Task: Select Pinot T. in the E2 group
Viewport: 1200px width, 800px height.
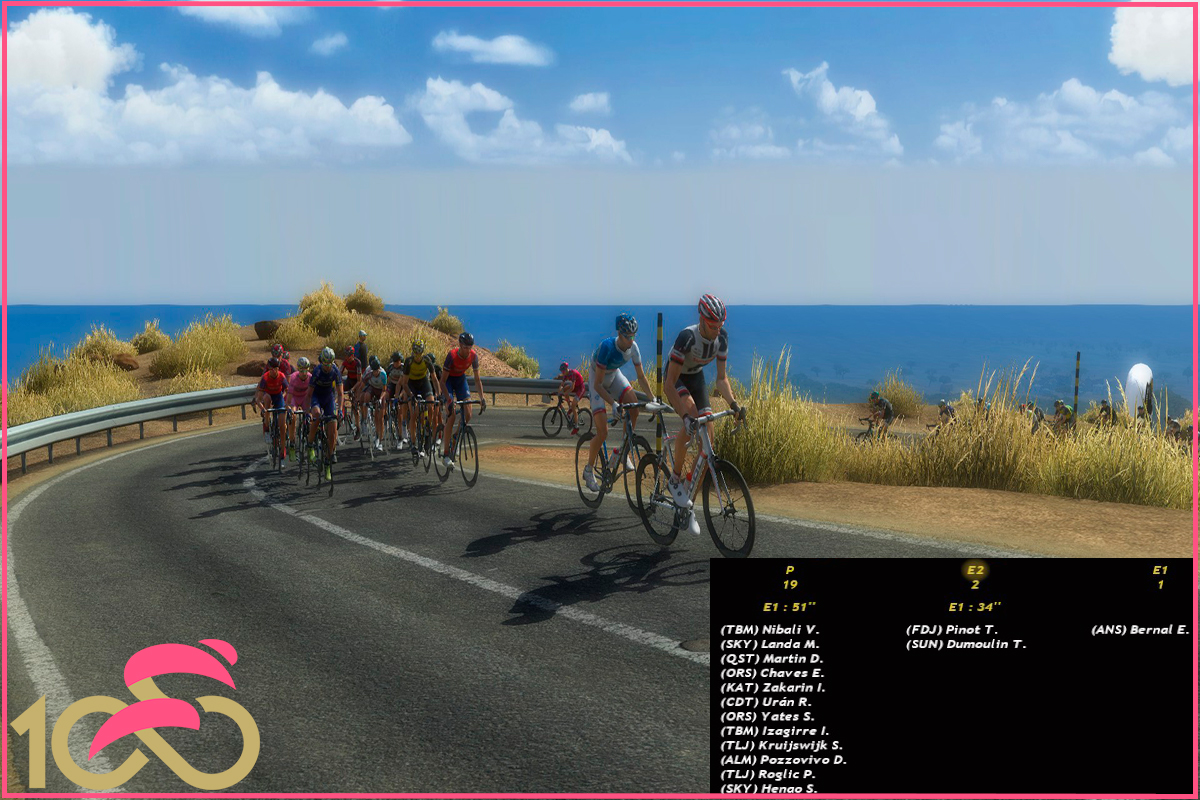Action: click(951, 630)
